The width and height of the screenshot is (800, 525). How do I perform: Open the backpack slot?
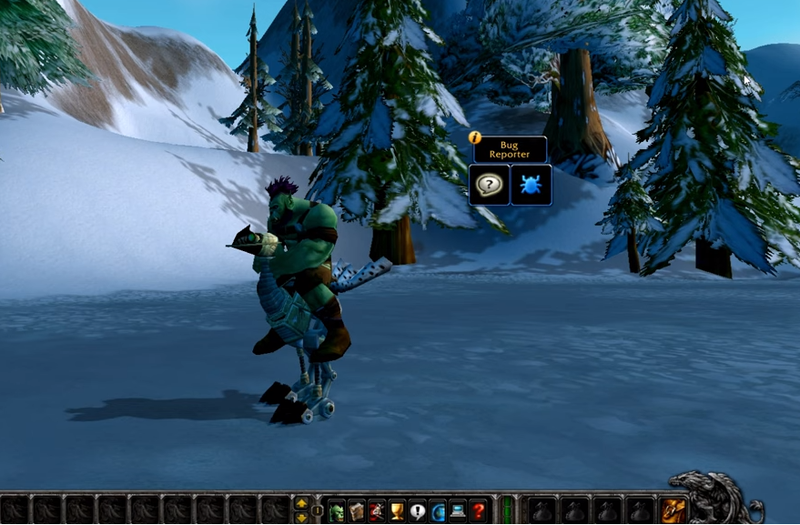(673, 510)
